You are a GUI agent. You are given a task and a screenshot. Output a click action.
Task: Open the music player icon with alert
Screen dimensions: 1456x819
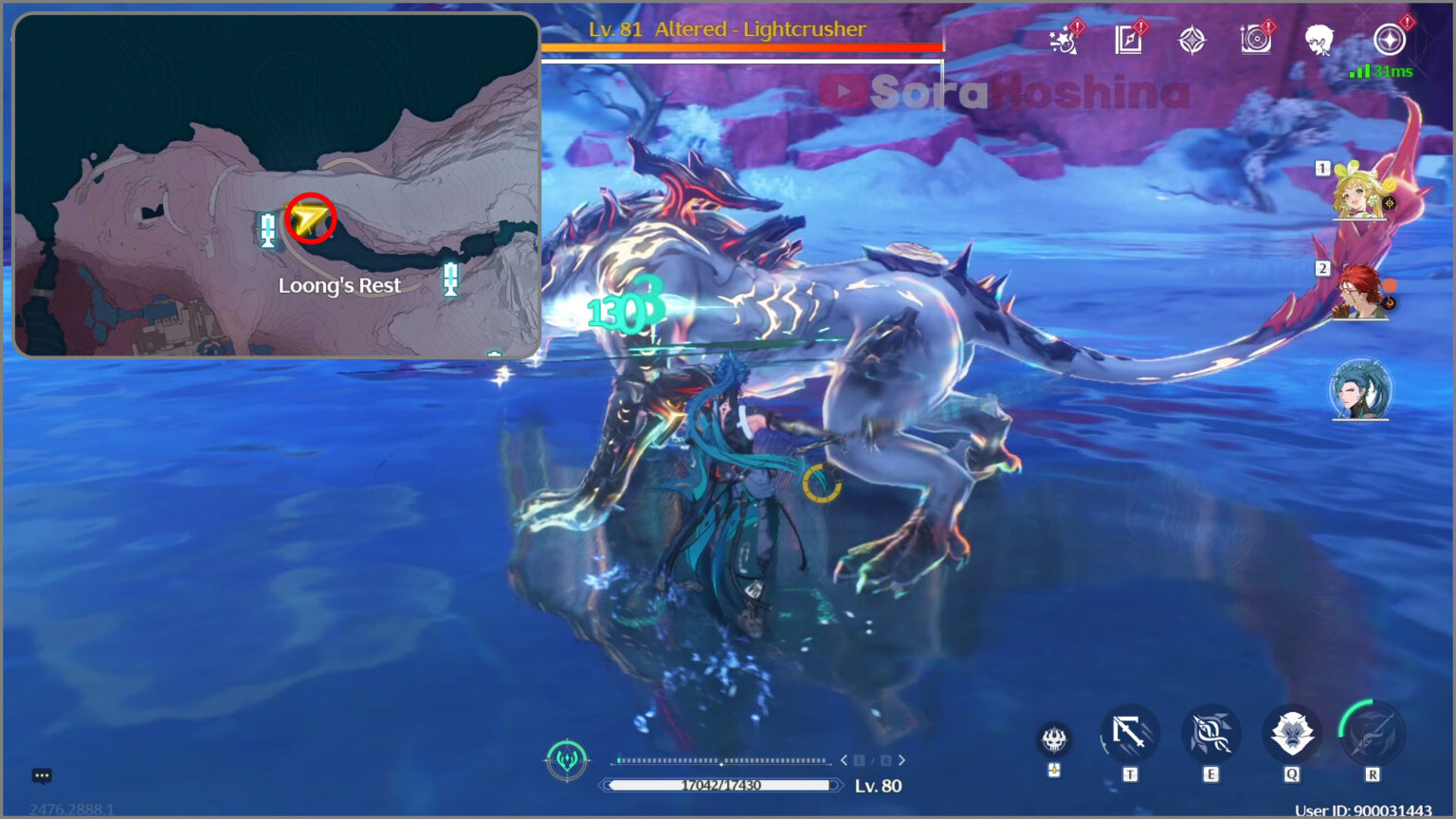[1258, 40]
